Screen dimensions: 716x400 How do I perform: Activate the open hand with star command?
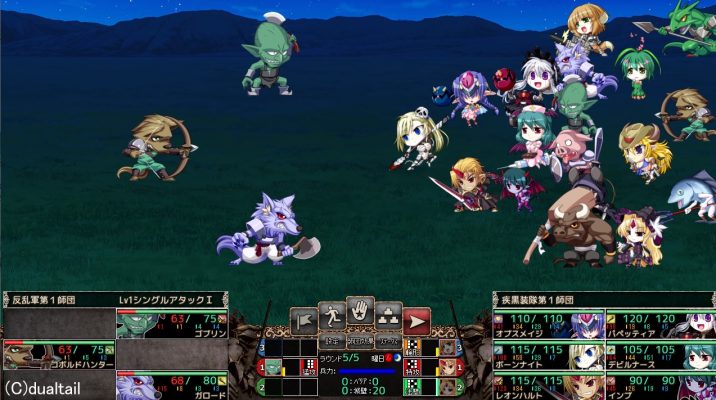(360, 312)
